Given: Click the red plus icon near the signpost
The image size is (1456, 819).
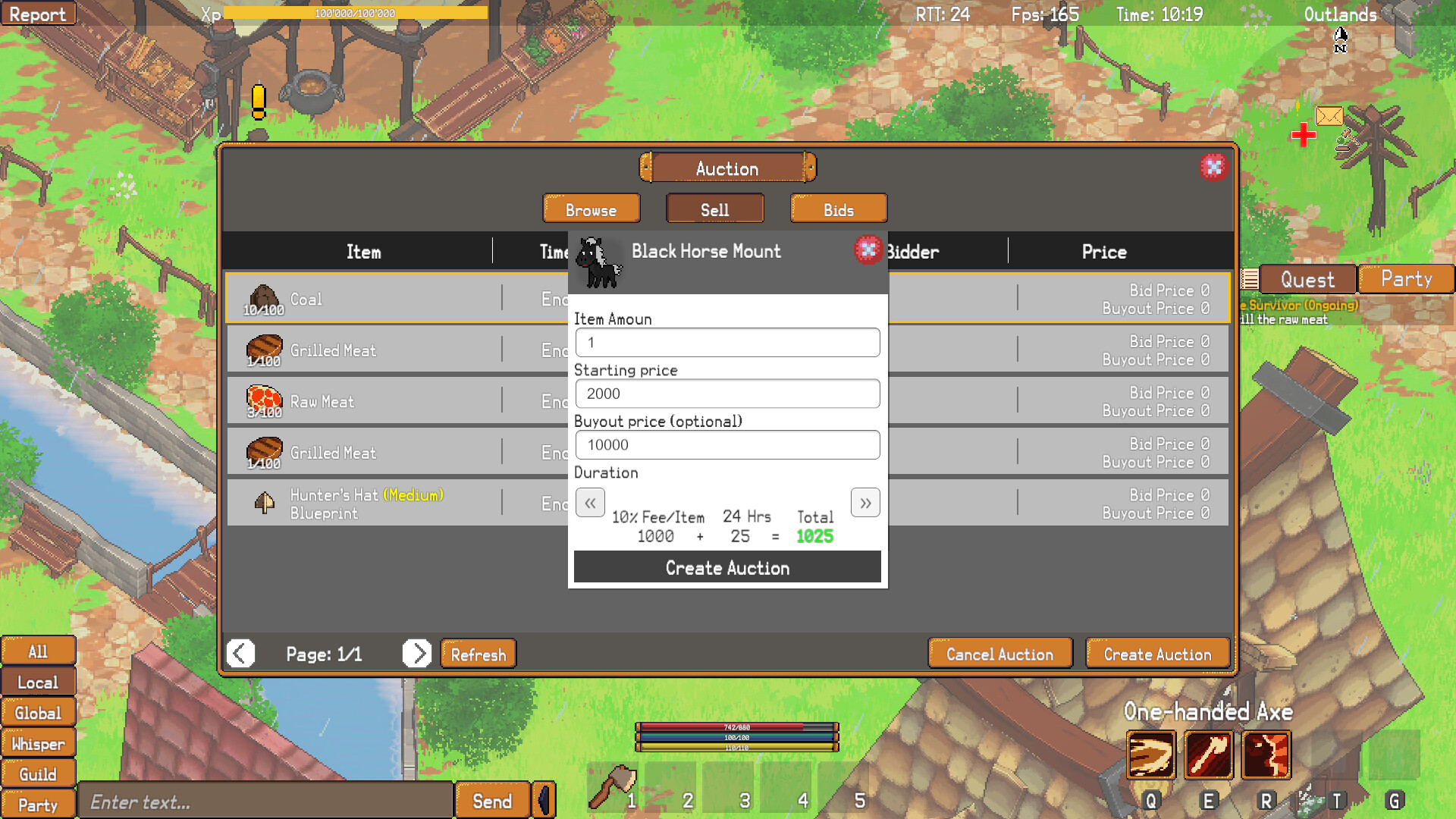Looking at the screenshot, I should [x=1305, y=136].
